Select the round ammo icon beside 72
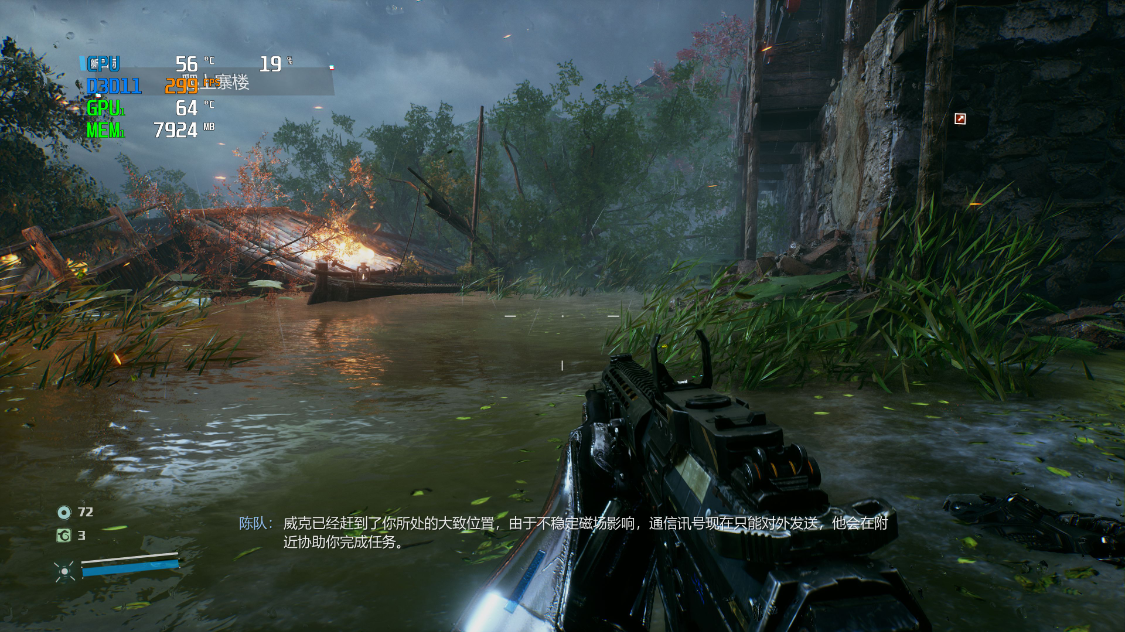The height and width of the screenshot is (632, 1125). [x=64, y=512]
